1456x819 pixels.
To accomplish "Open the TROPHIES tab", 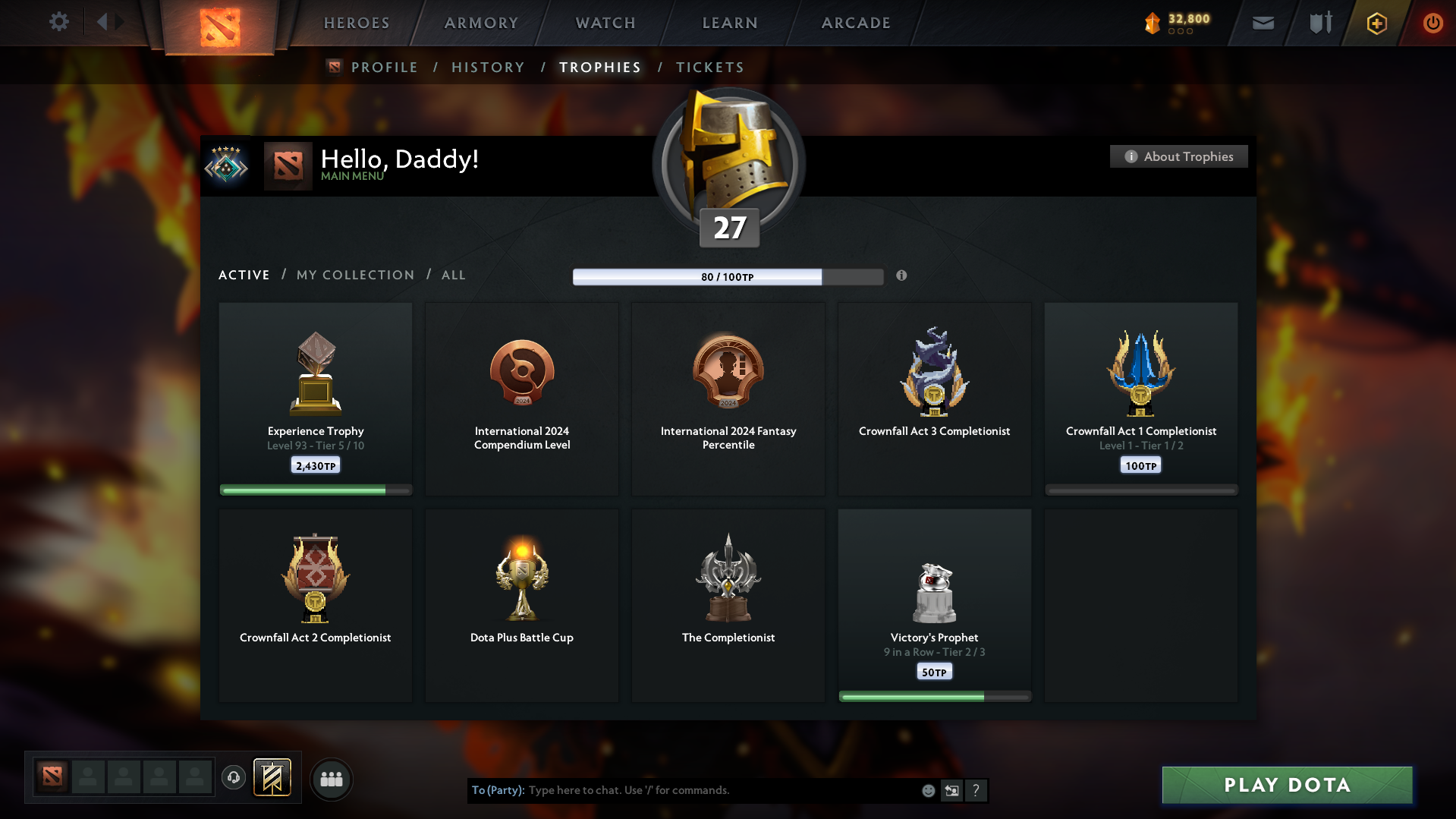I will click(x=599, y=67).
